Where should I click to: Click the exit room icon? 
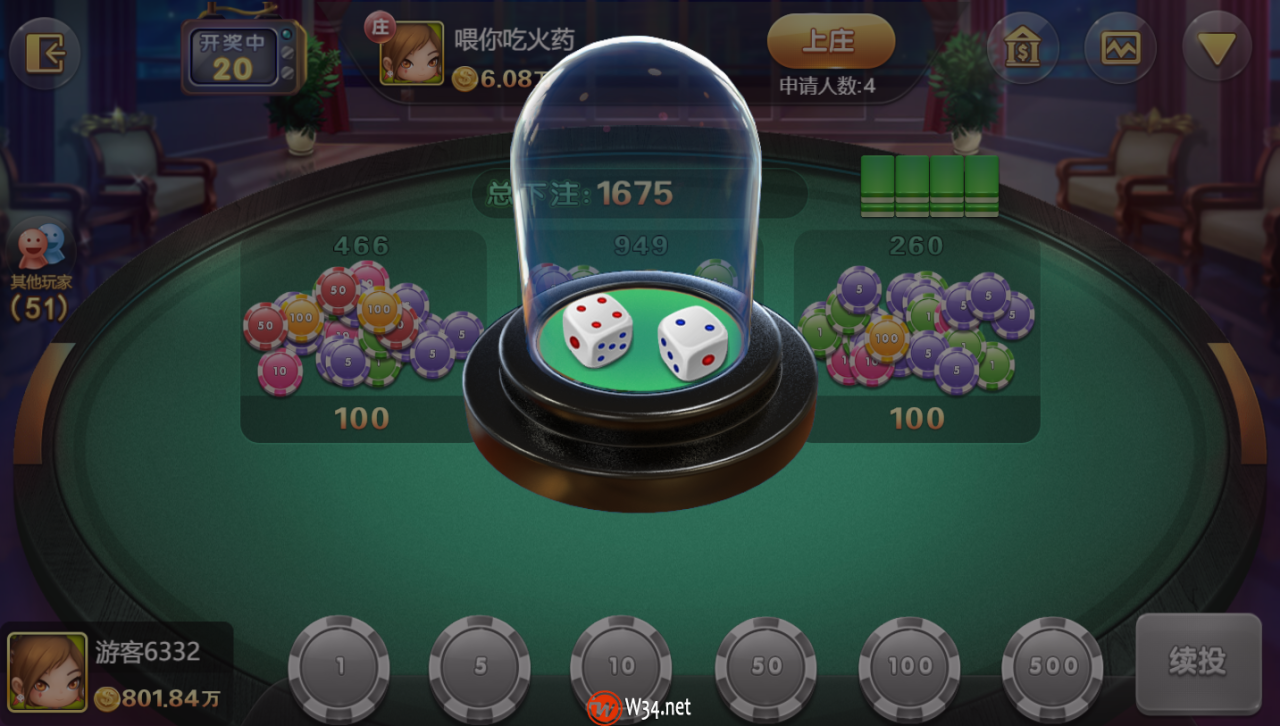click(44, 54)
